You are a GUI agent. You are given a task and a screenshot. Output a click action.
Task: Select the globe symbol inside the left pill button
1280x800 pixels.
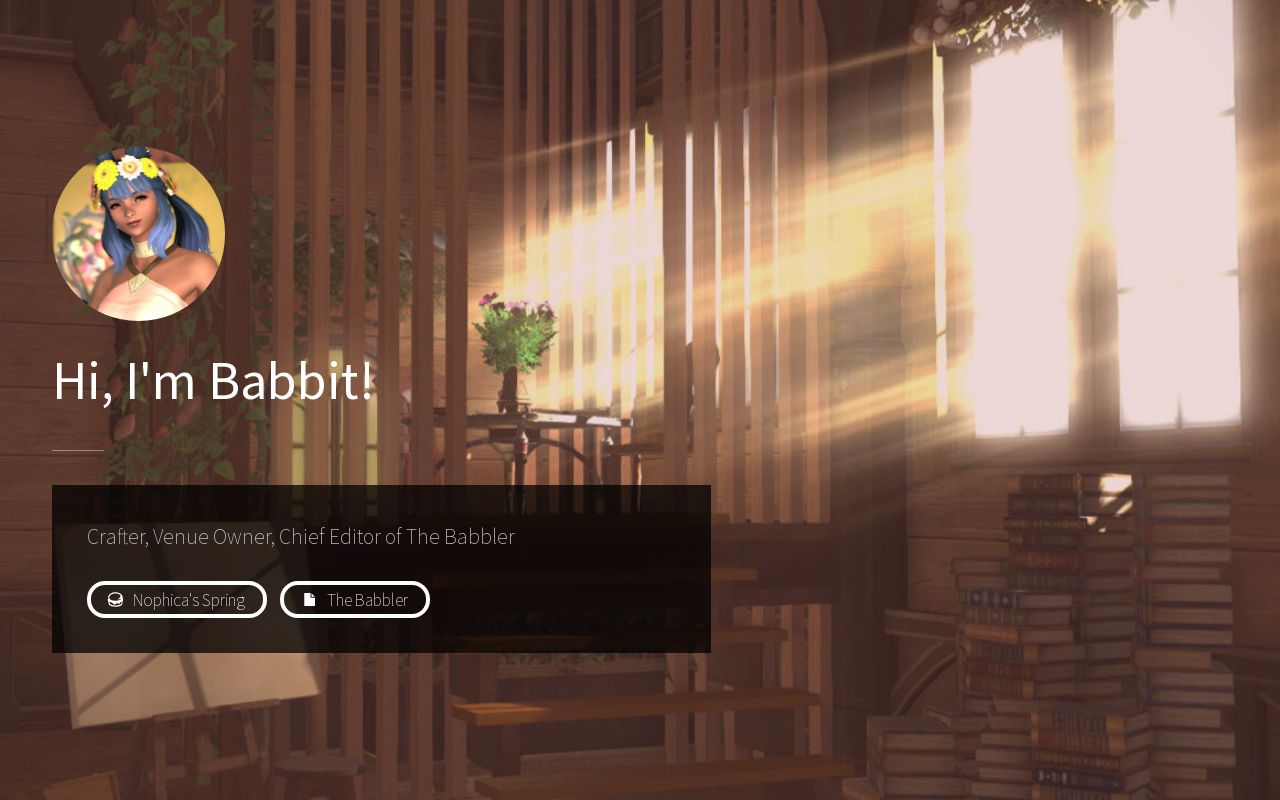pos(115,599)
